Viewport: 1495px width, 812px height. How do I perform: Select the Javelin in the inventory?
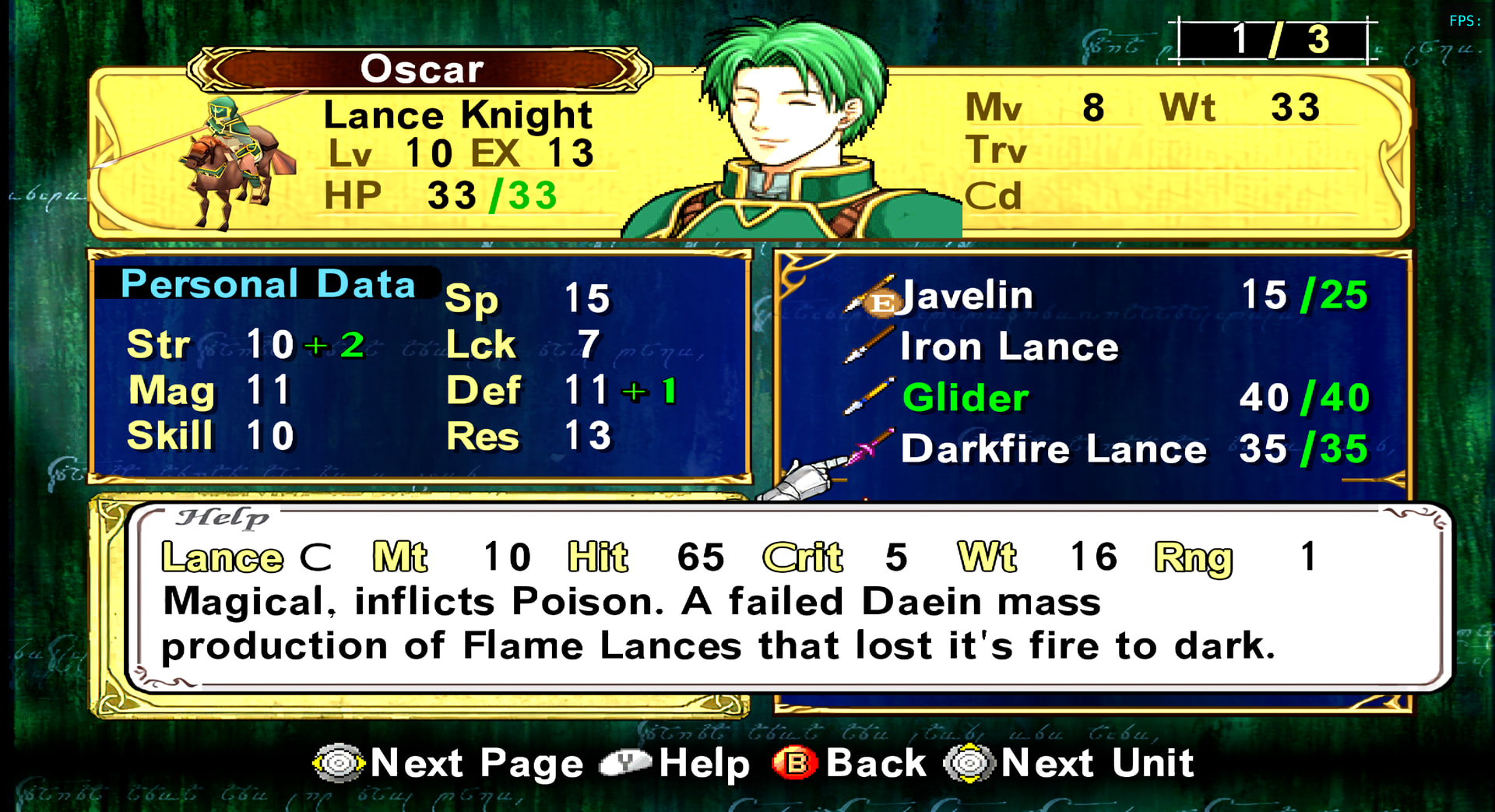(x=967, y=296)
